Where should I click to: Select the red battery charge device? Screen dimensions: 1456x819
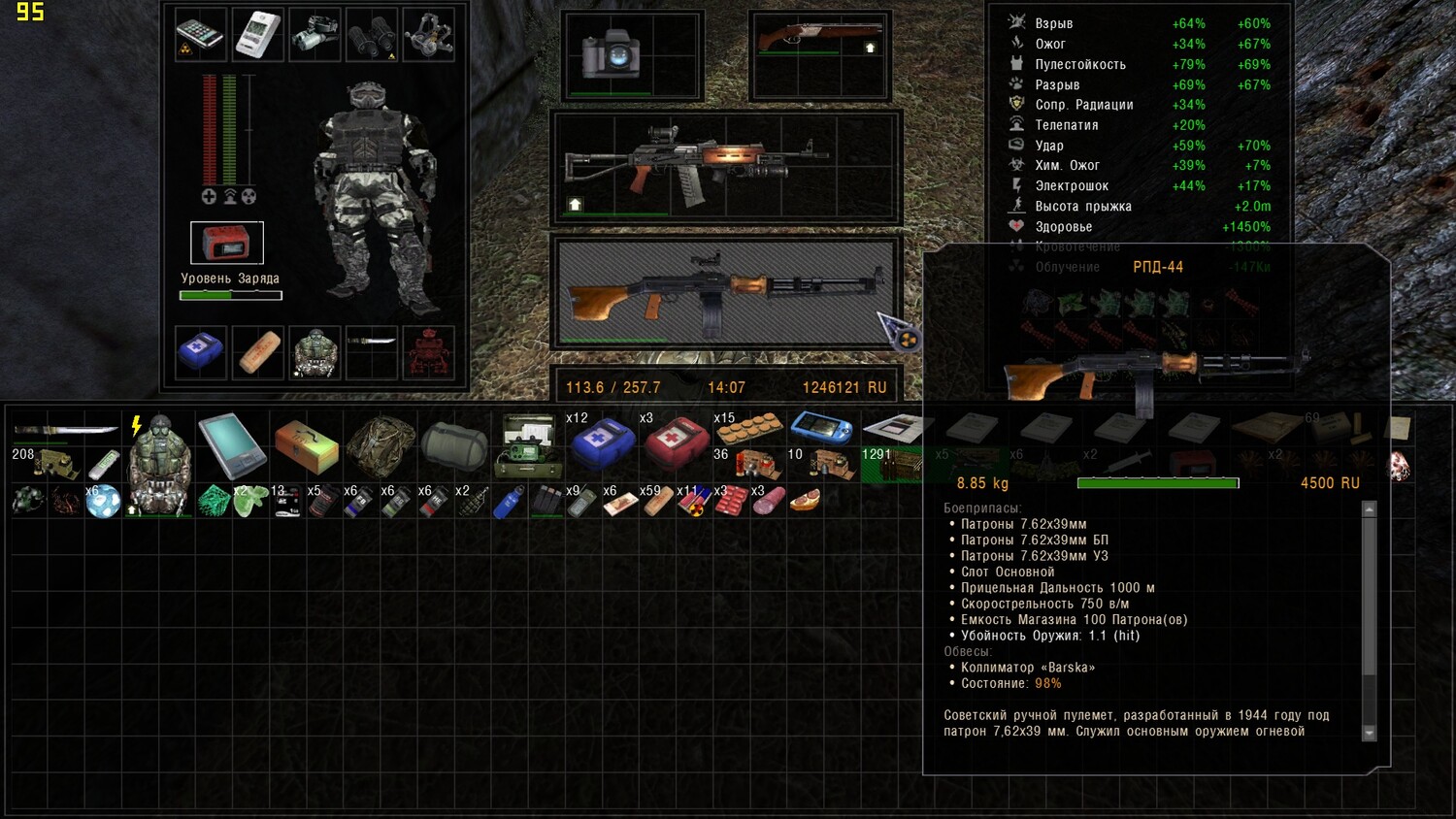[x=226, y=243]
